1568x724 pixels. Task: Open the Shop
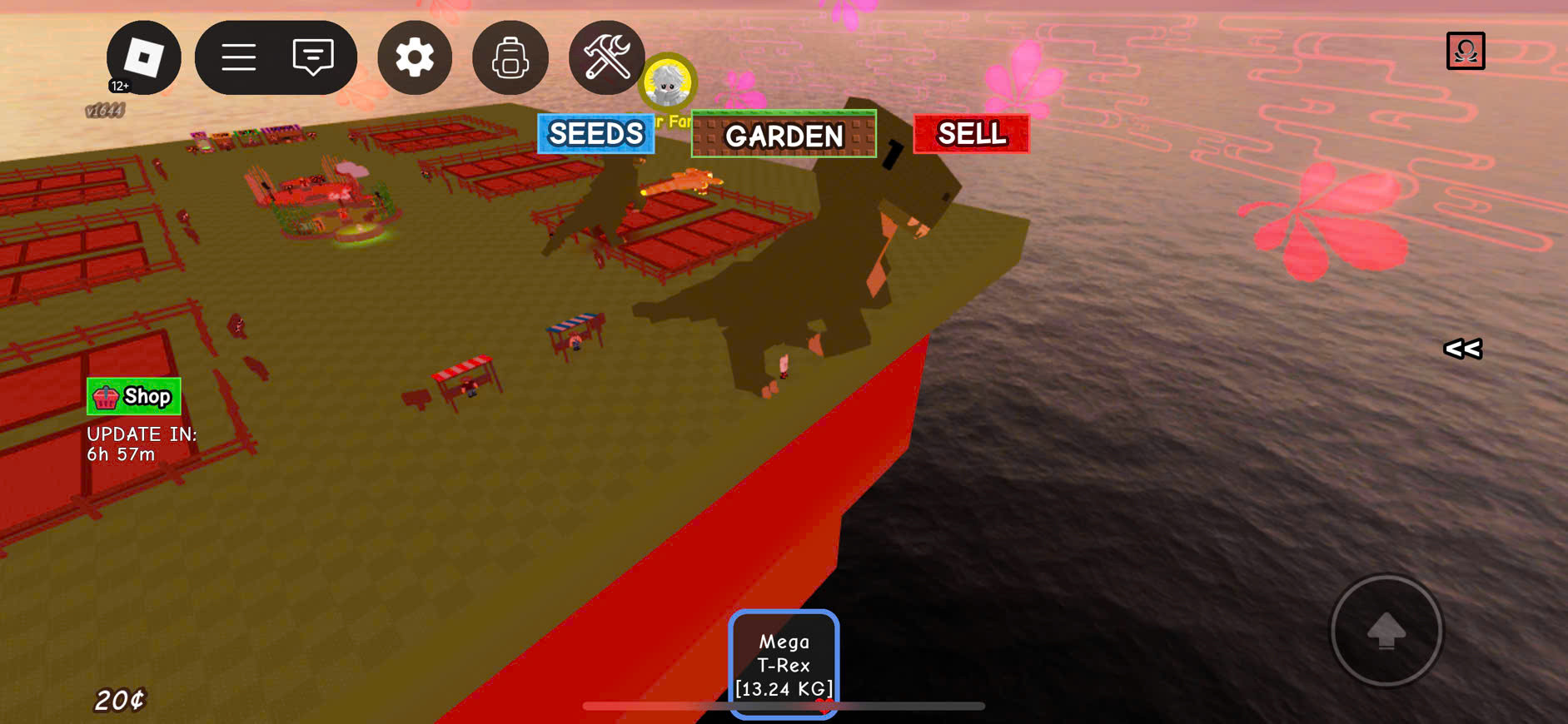134,397
